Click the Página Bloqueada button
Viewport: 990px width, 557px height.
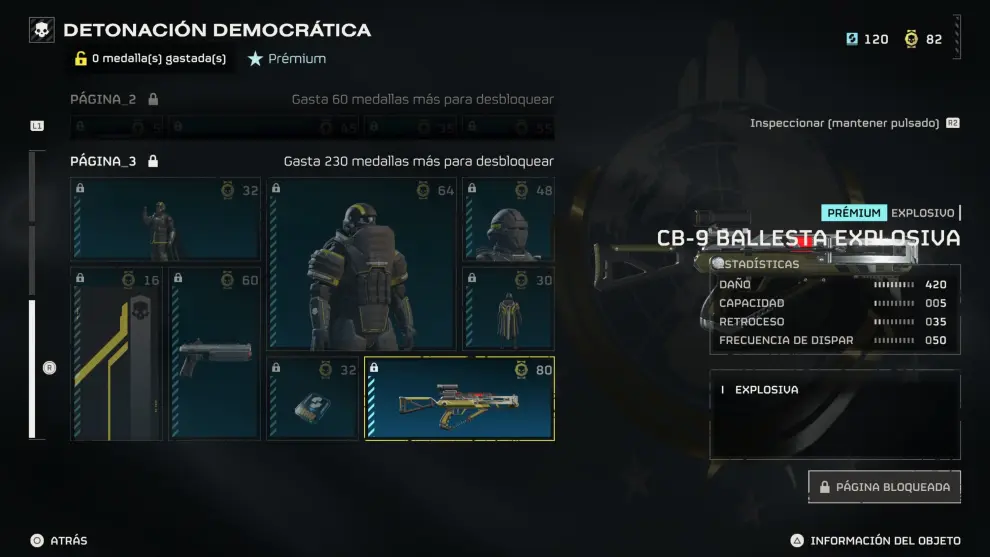pyautogui.click(x=884, y=487)
